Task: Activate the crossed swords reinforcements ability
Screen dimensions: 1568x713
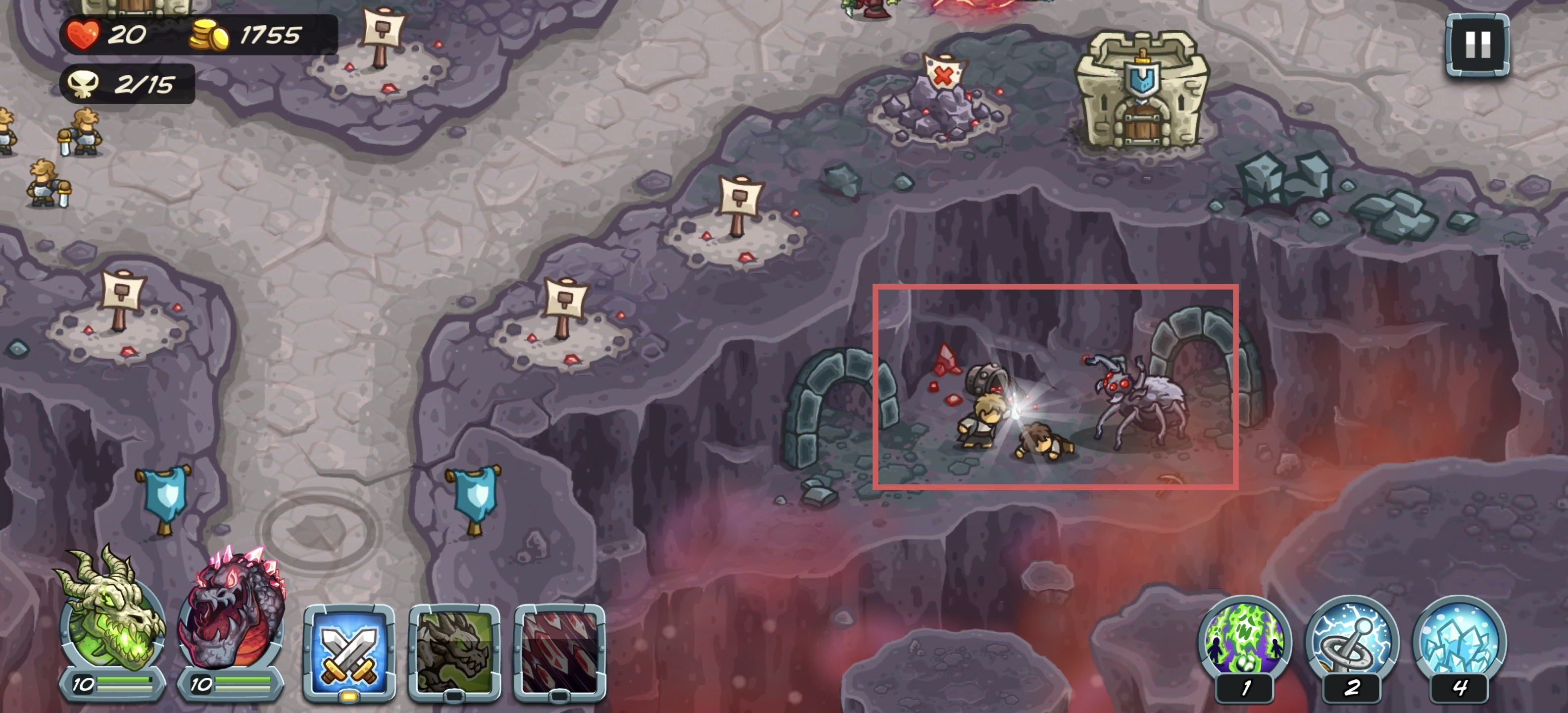Action: (x=349, y=650)
